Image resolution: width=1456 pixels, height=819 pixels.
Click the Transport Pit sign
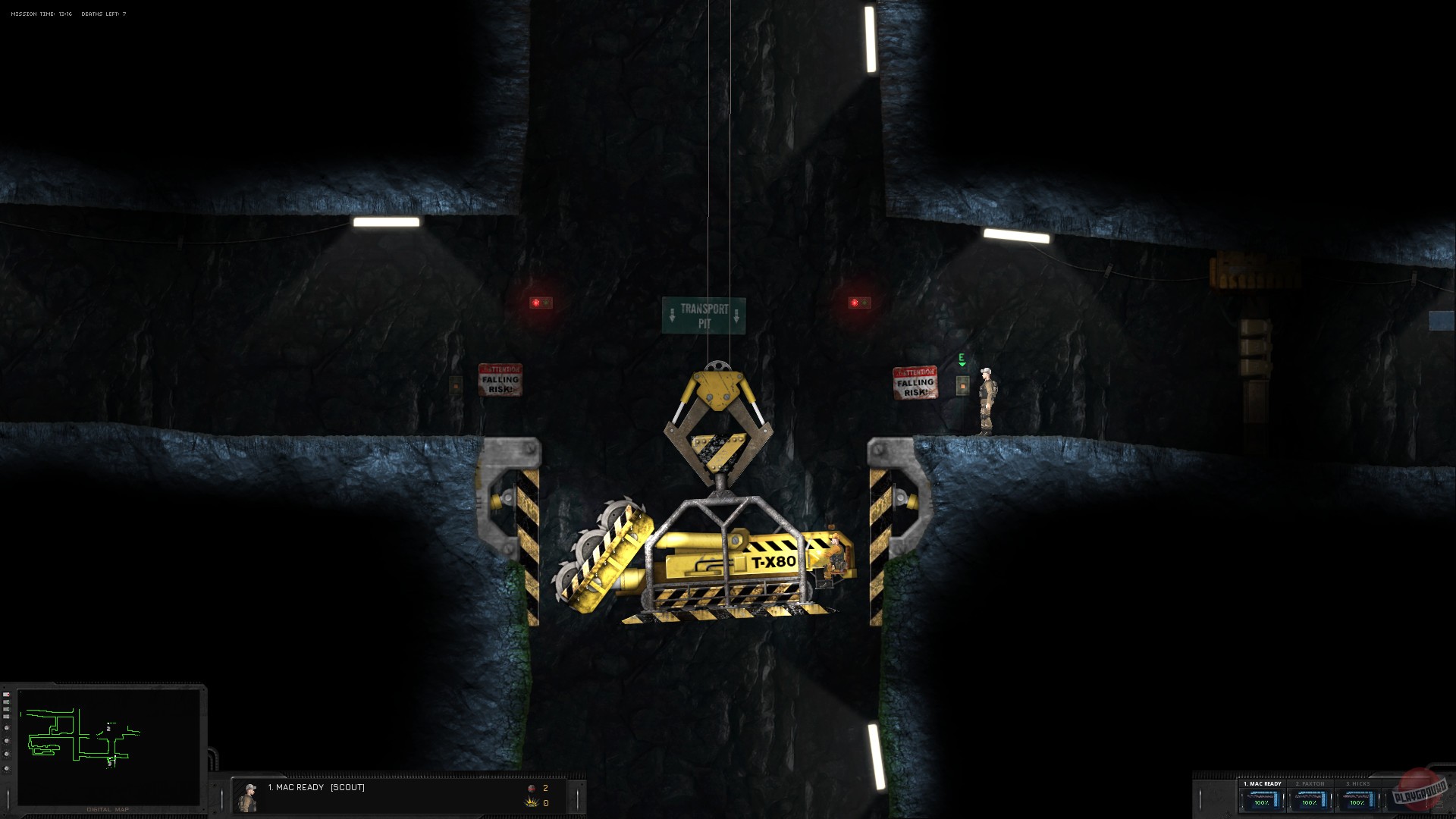[x=706, y=314]
